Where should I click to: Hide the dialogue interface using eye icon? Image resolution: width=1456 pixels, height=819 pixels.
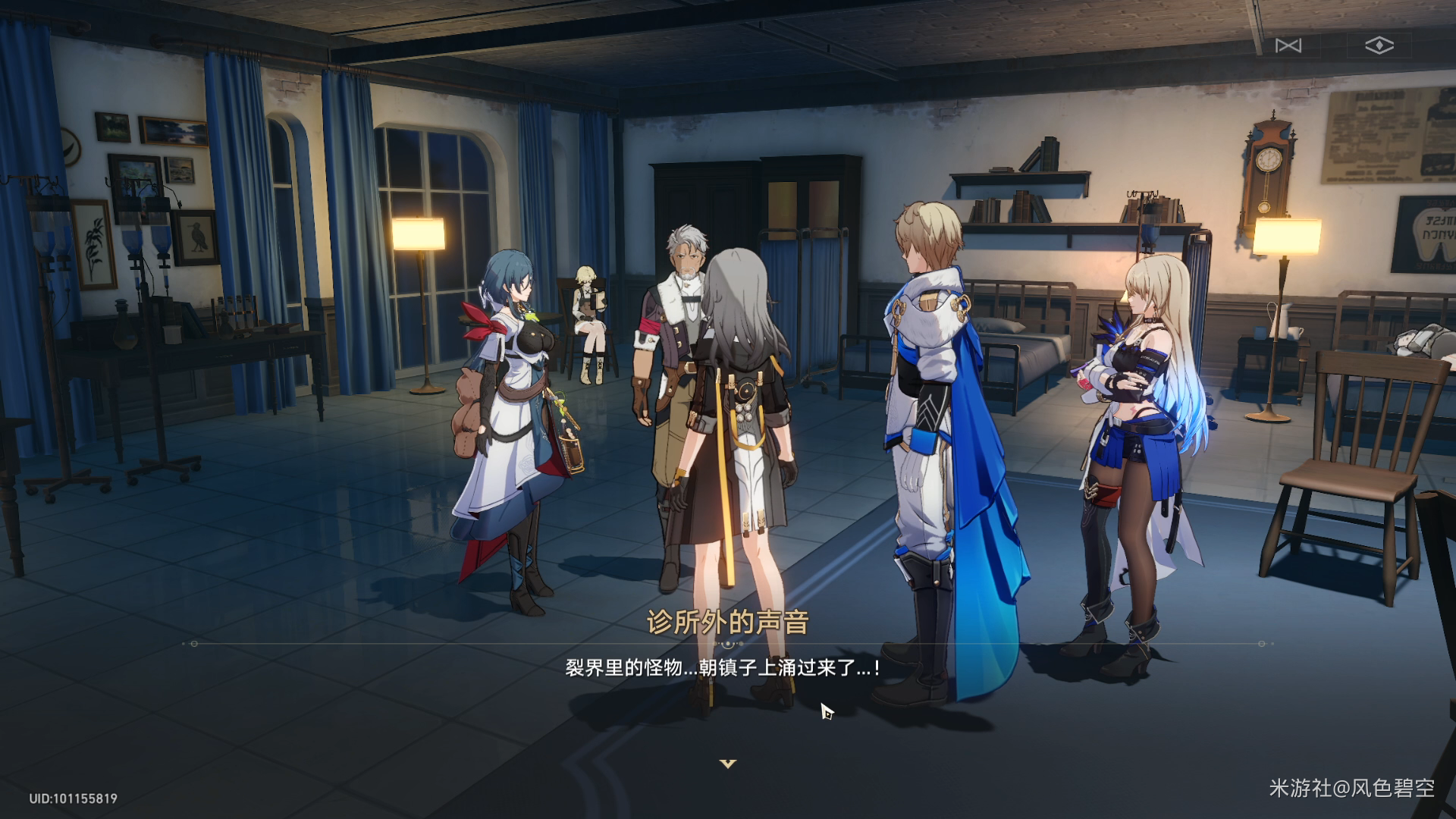click(x=1379, y=45)
